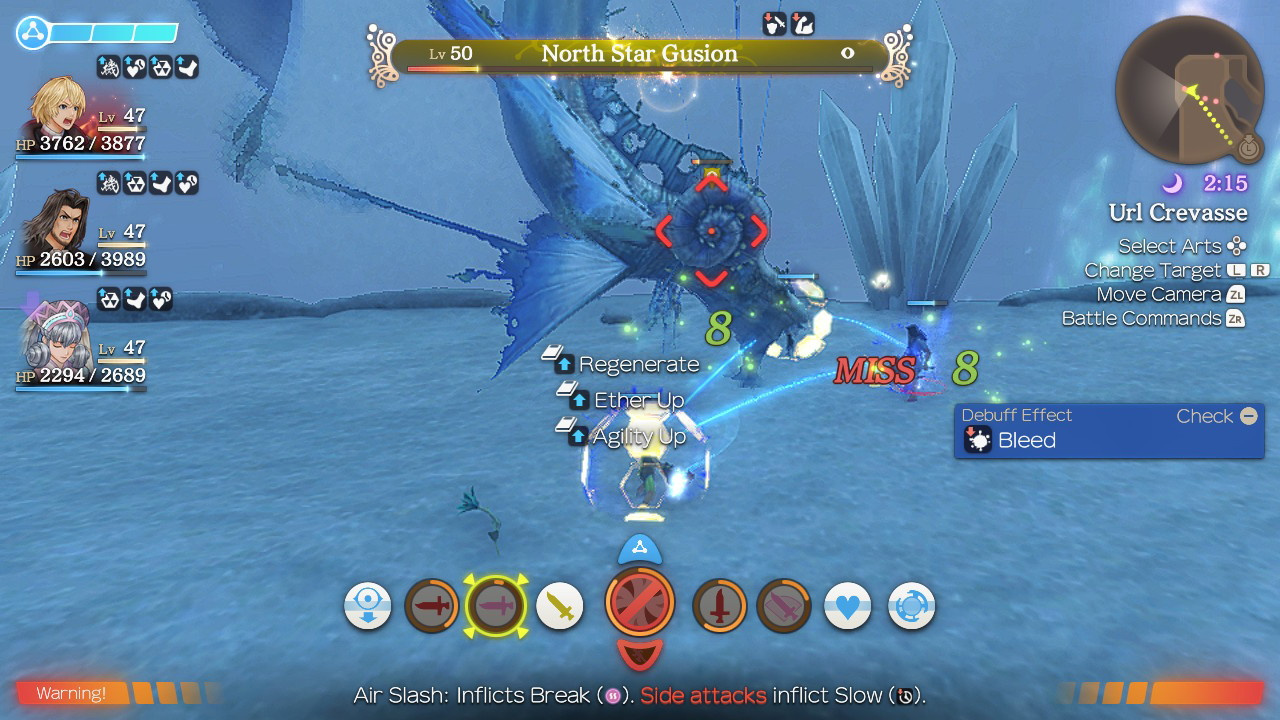This screenshot has width=1280, height=720.
Task: Click the party gauge icon
Action: click(x=32, y=33)
